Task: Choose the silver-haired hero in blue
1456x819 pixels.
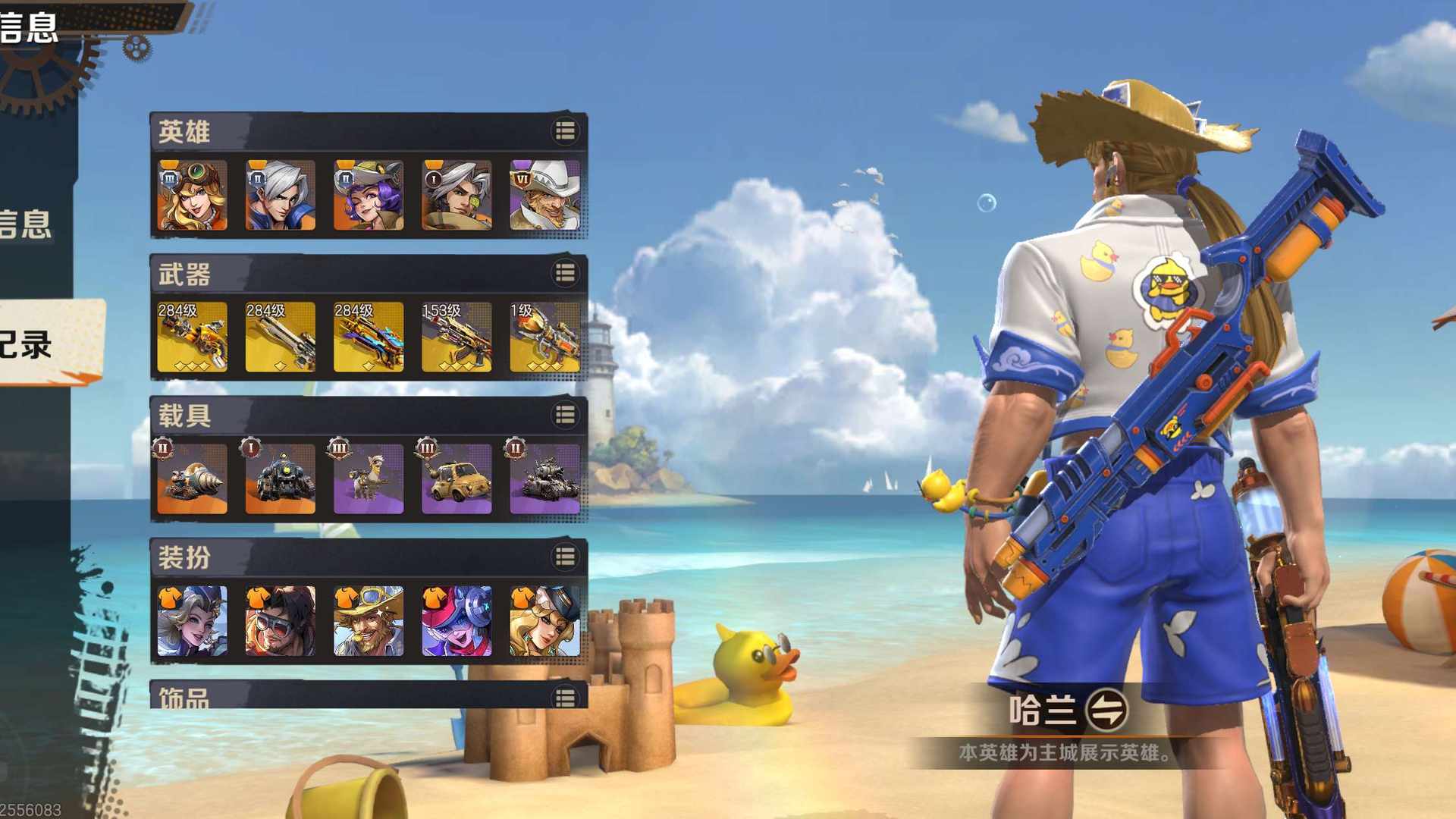Action: pos(280,195)
